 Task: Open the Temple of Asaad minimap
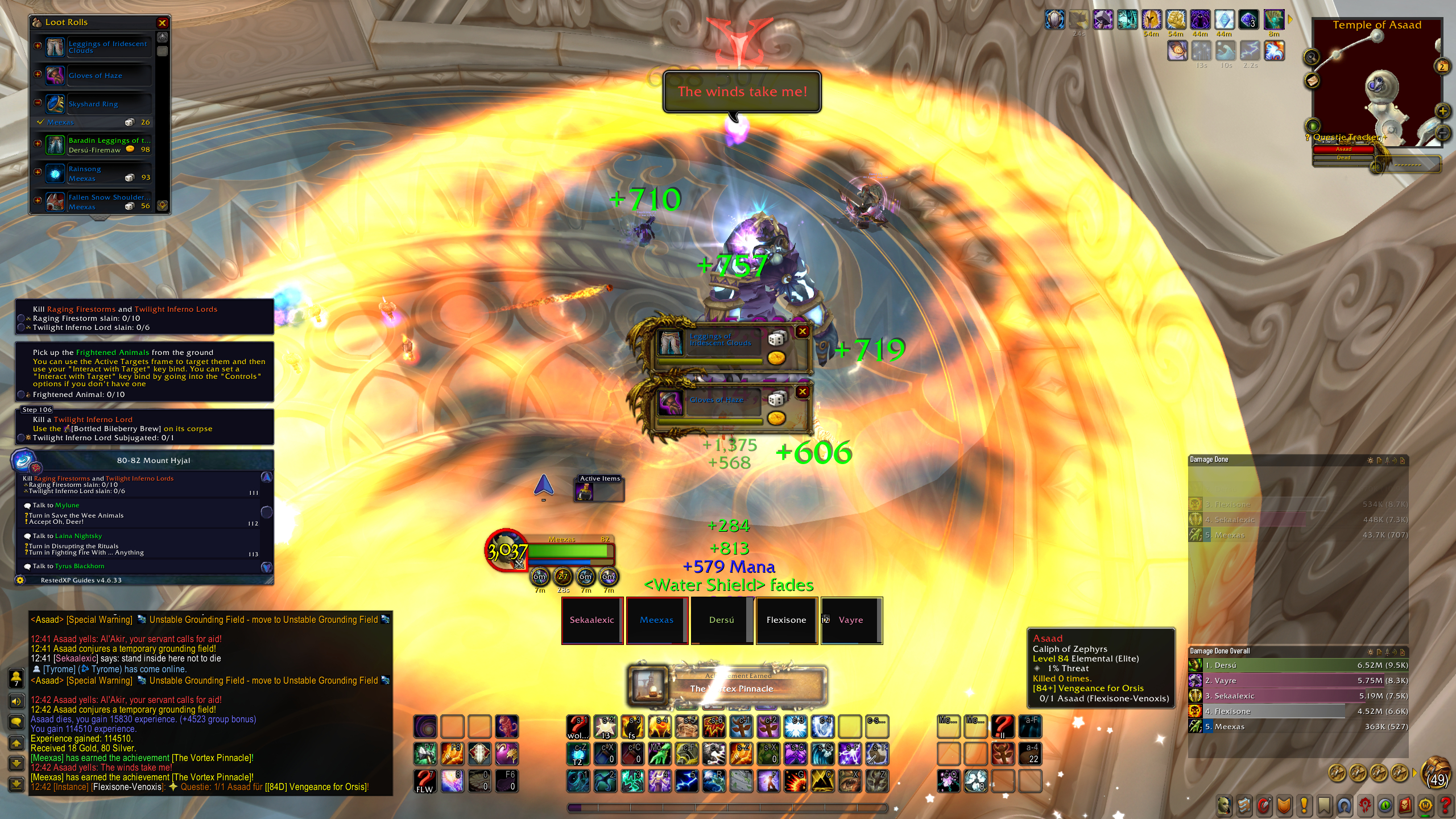1376,85
